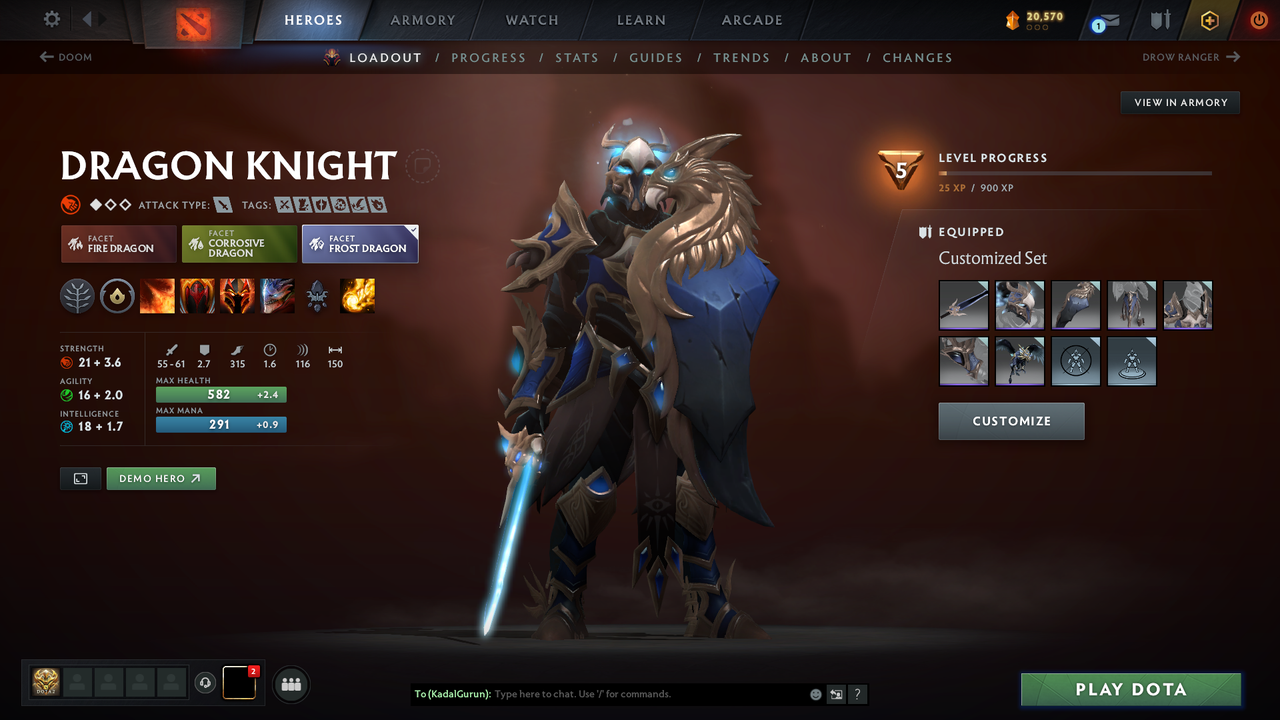Click the Aghanim's Shard upgrade icon

[x=317, y=295]
